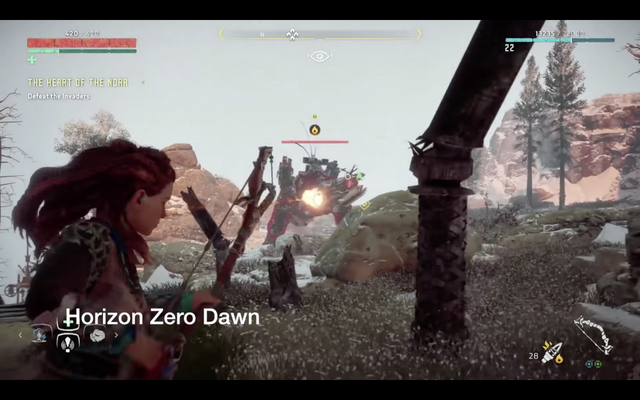Image resolution: width=640 pixels, height=400 pixels.
Task: Click the fire icon above the enemy health bar
Action: (314, 129)
